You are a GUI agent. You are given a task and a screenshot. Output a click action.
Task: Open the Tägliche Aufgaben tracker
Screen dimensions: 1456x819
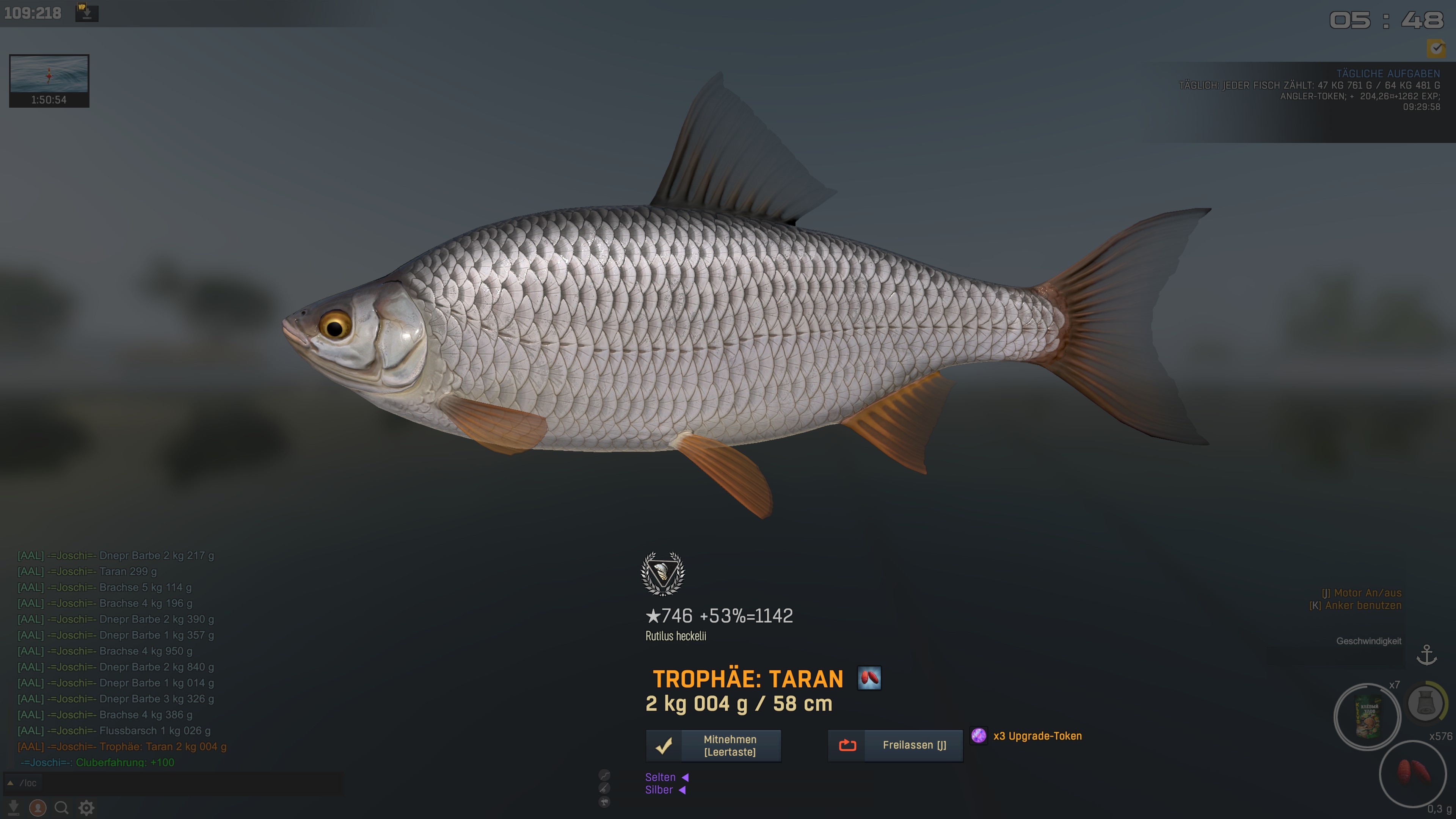click(1388, 74)
